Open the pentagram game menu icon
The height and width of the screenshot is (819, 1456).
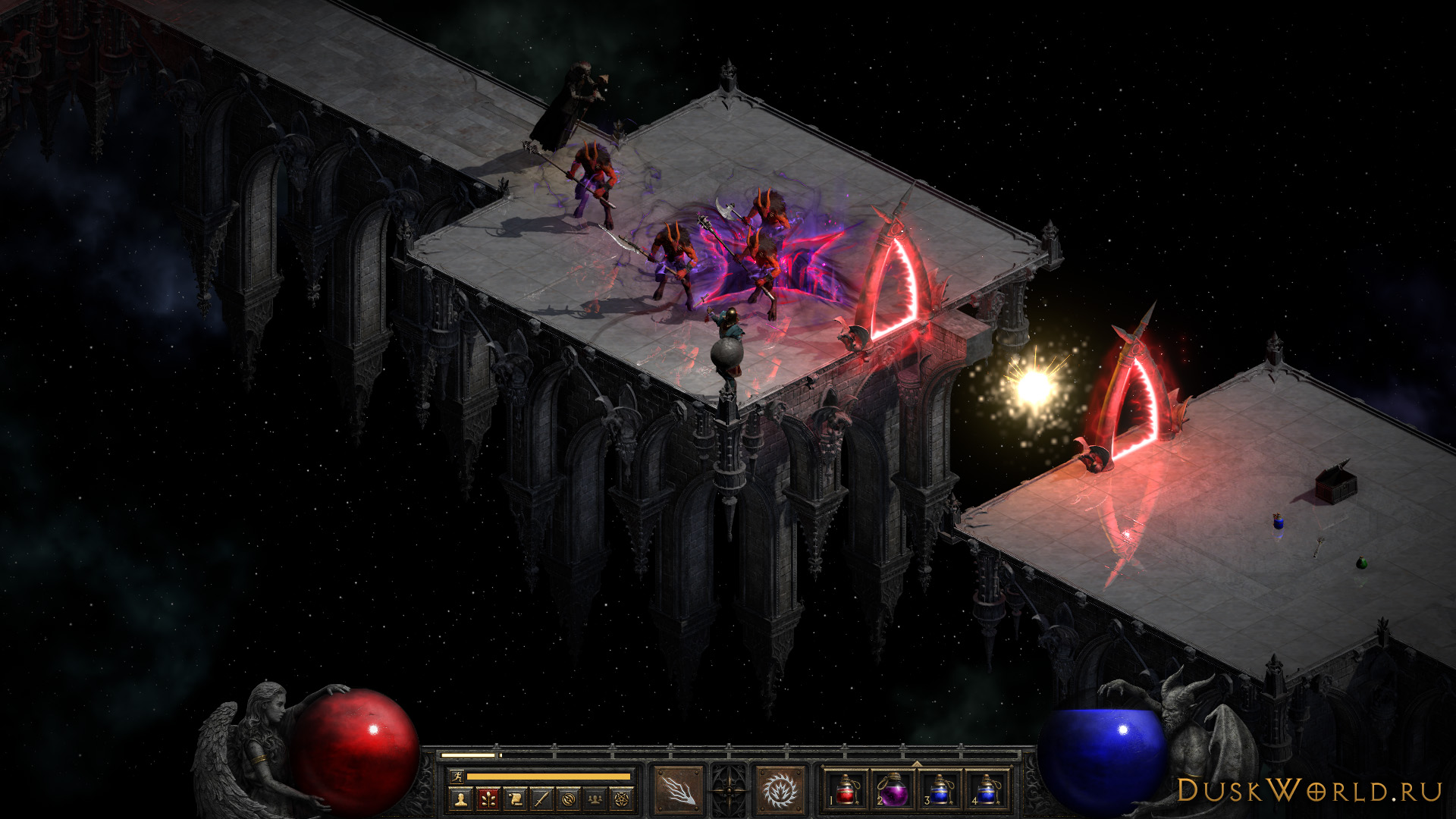(622, 798)
